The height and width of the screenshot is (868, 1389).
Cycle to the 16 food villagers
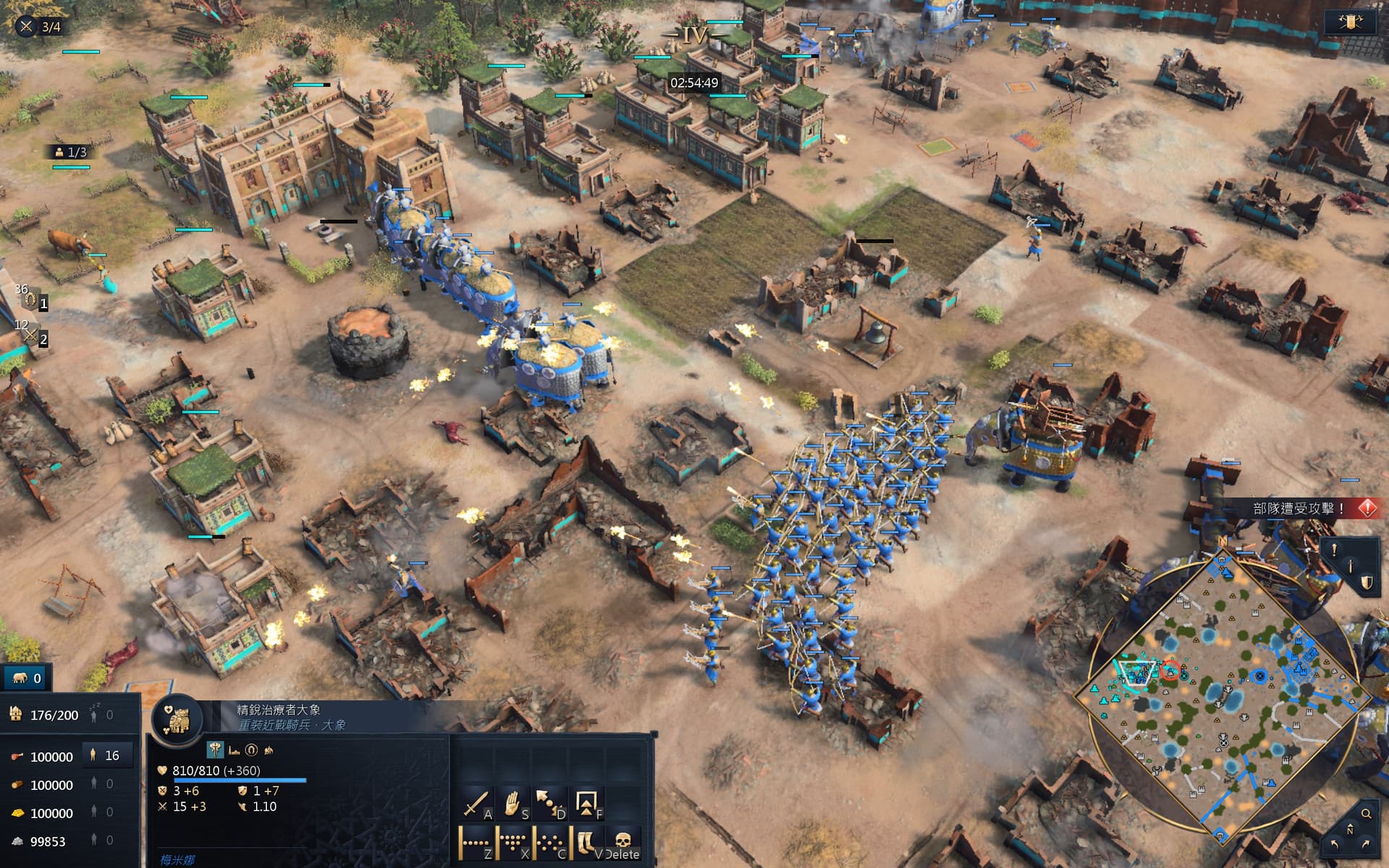106,756
